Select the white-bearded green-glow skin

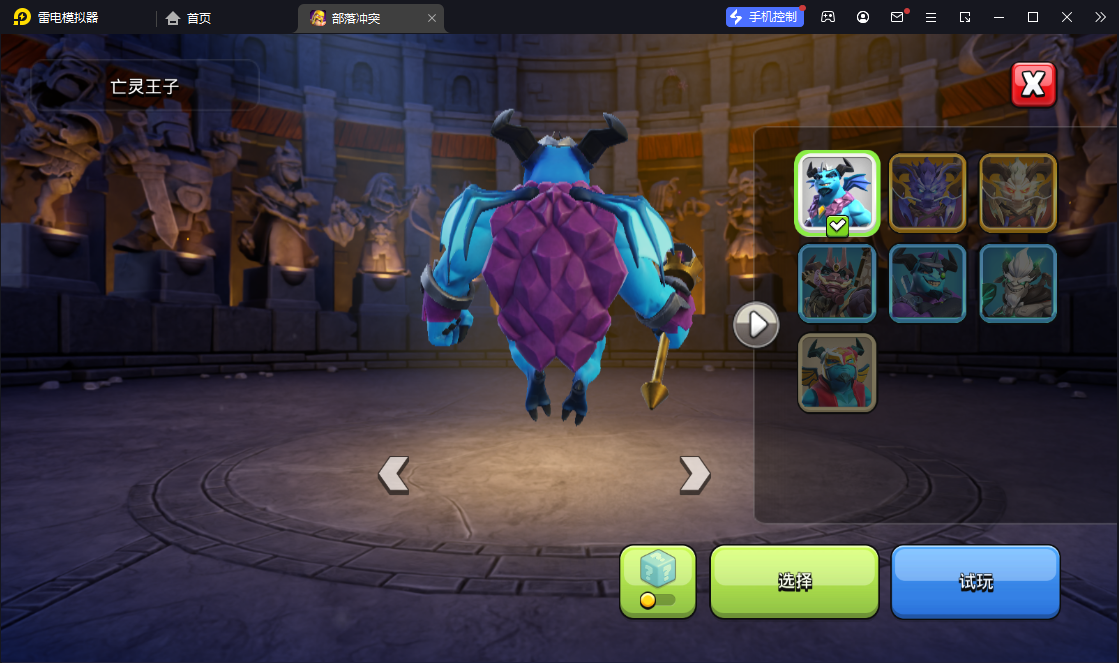(x=1017, y=283)
